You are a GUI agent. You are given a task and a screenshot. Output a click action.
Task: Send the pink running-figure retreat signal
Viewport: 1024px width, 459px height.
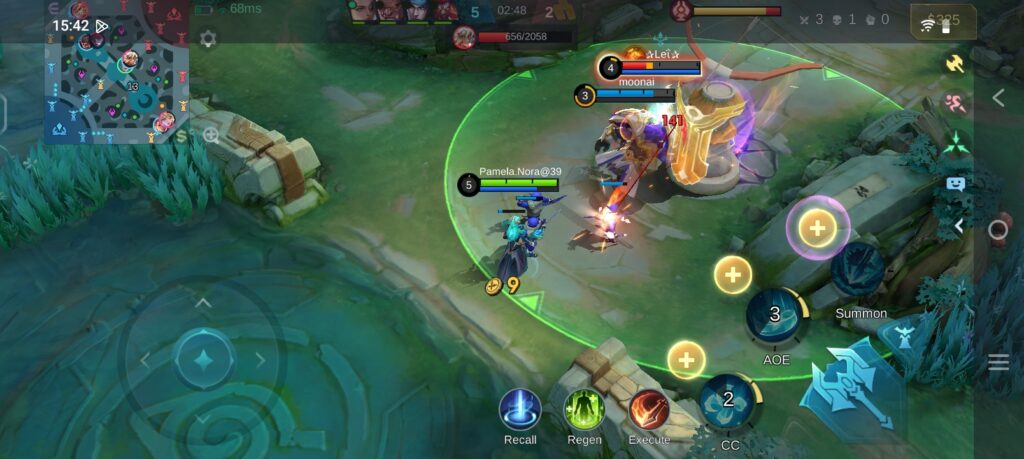click(955, 103)
